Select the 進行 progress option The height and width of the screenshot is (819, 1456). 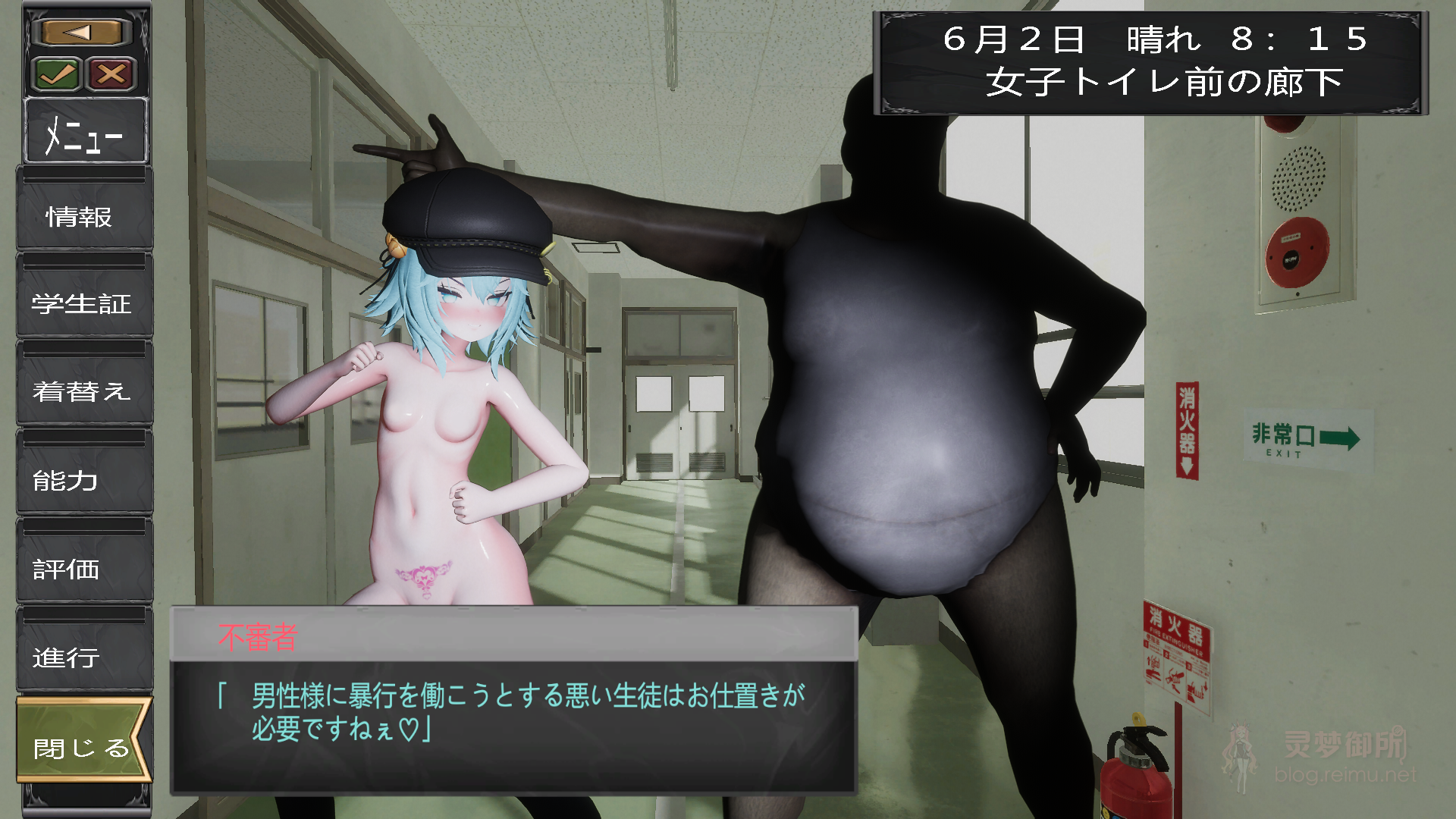(x=64, y=659)
